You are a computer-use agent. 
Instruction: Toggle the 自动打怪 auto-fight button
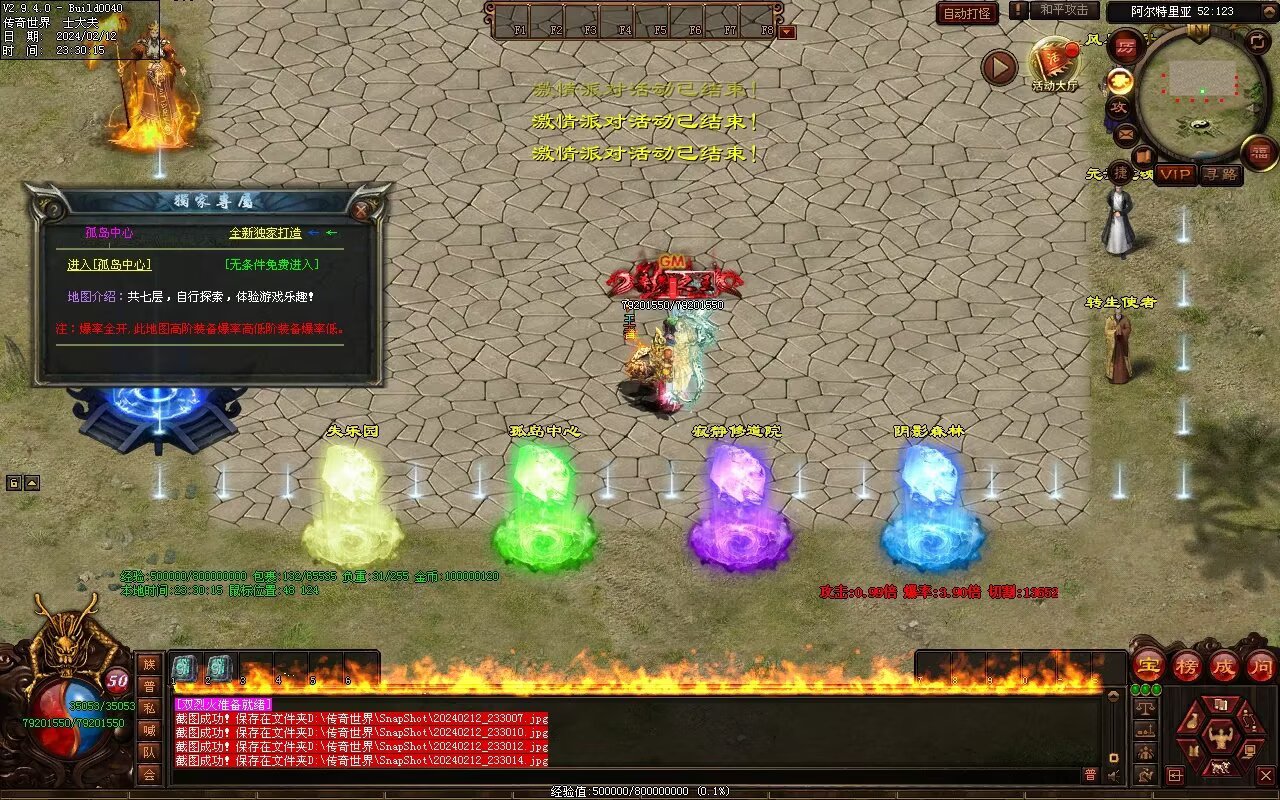point(967,13)
